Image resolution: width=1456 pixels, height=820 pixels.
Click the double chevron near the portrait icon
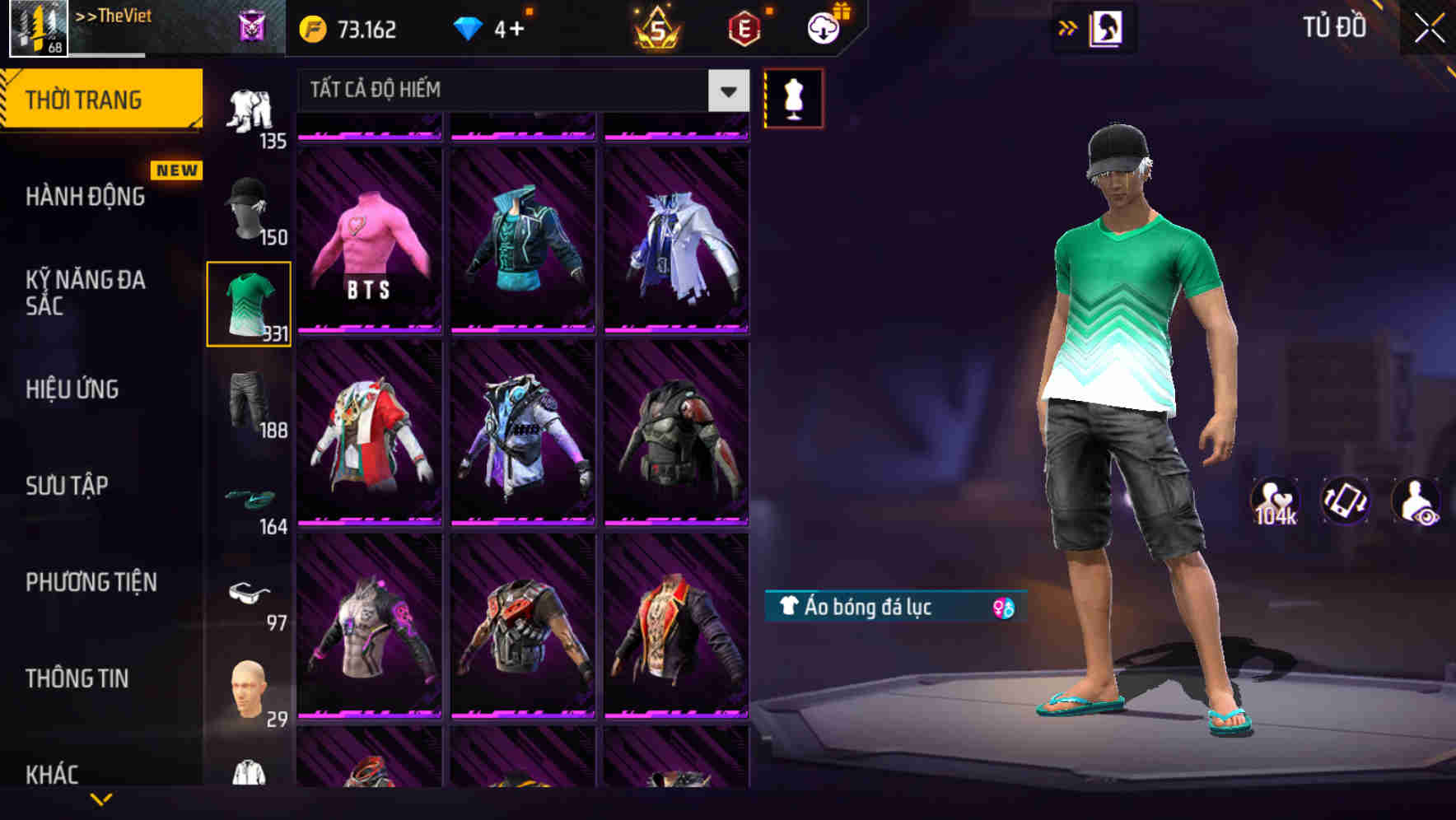(x=1066, y=27)
